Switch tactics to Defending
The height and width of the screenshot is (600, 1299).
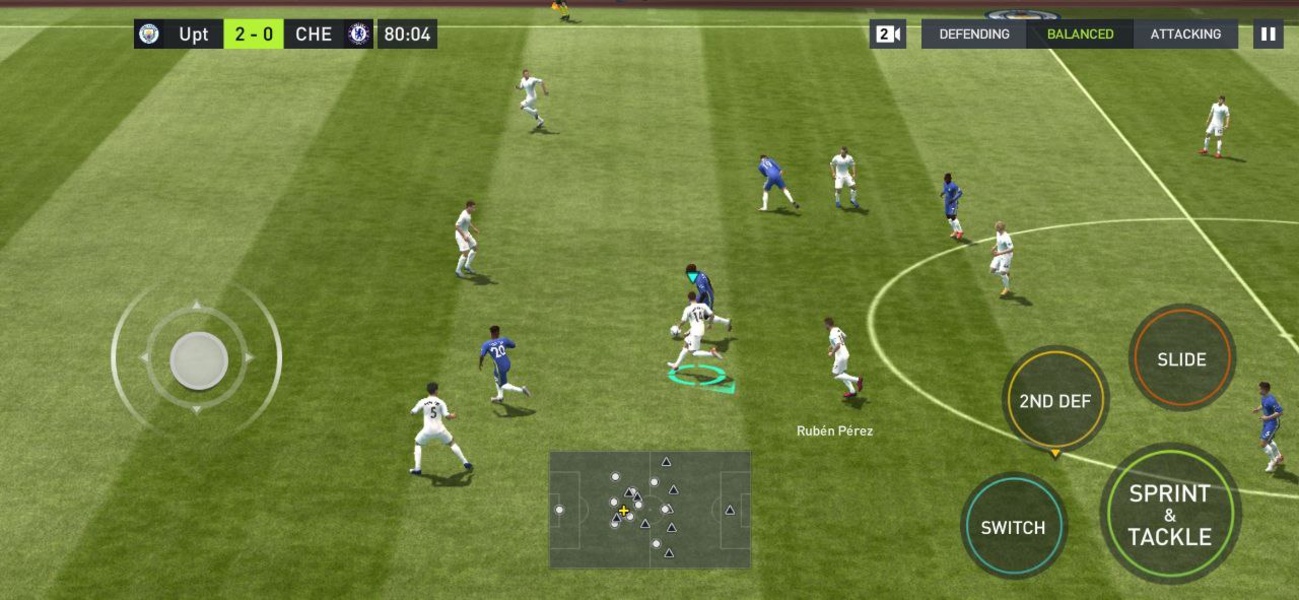[974, 34]
